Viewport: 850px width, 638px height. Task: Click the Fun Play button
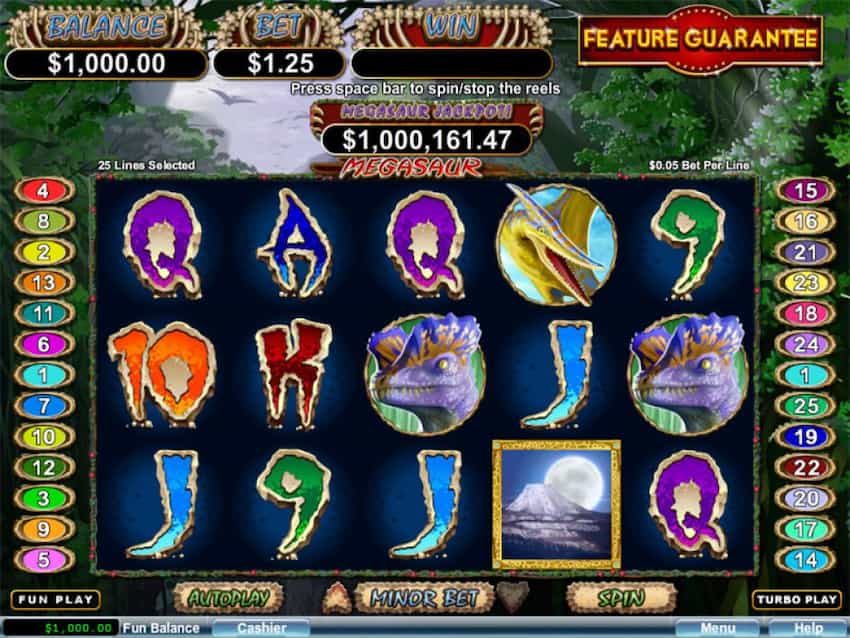coord(55,600)
